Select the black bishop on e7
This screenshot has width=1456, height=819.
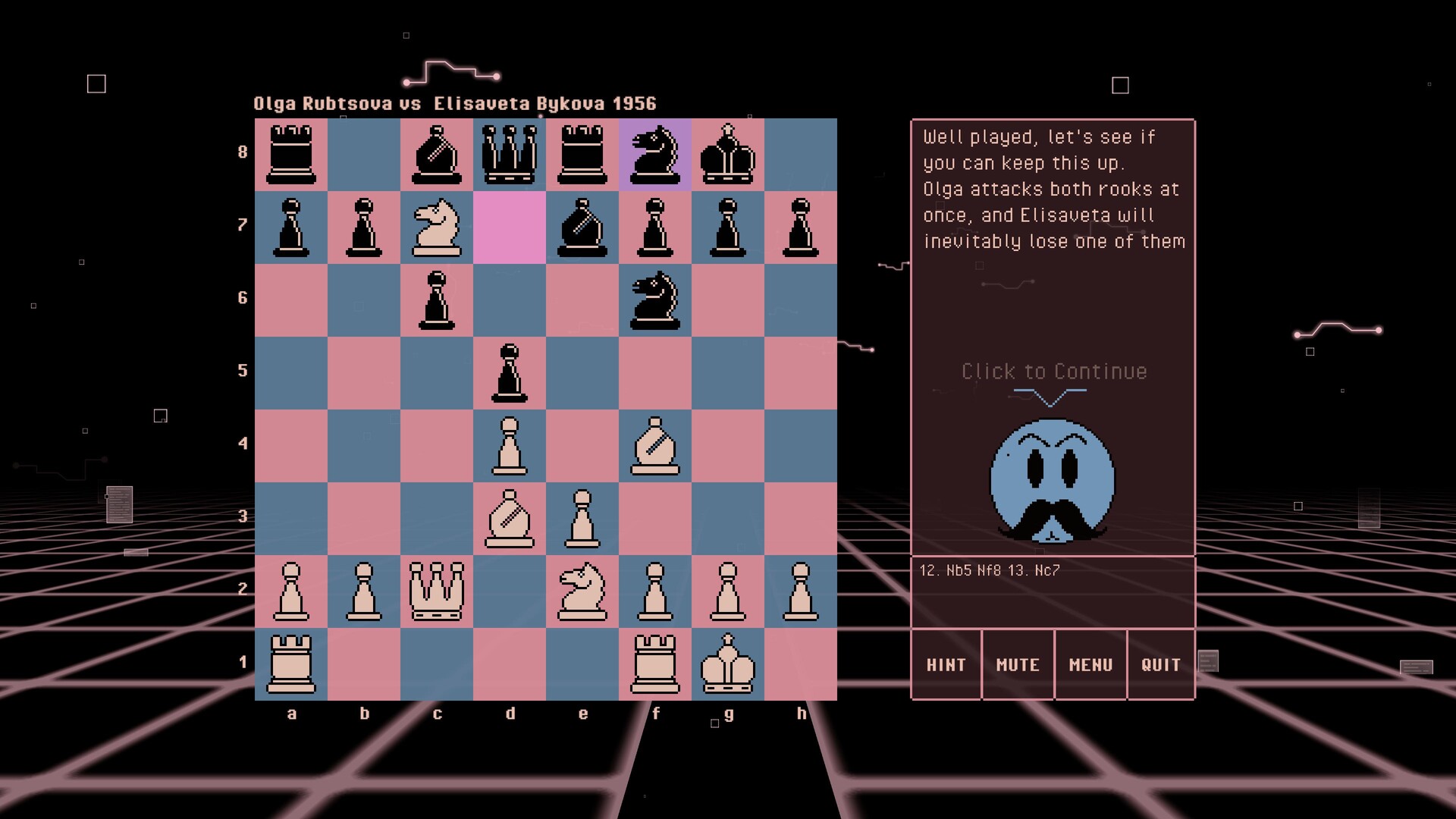(x=583, y=225)
